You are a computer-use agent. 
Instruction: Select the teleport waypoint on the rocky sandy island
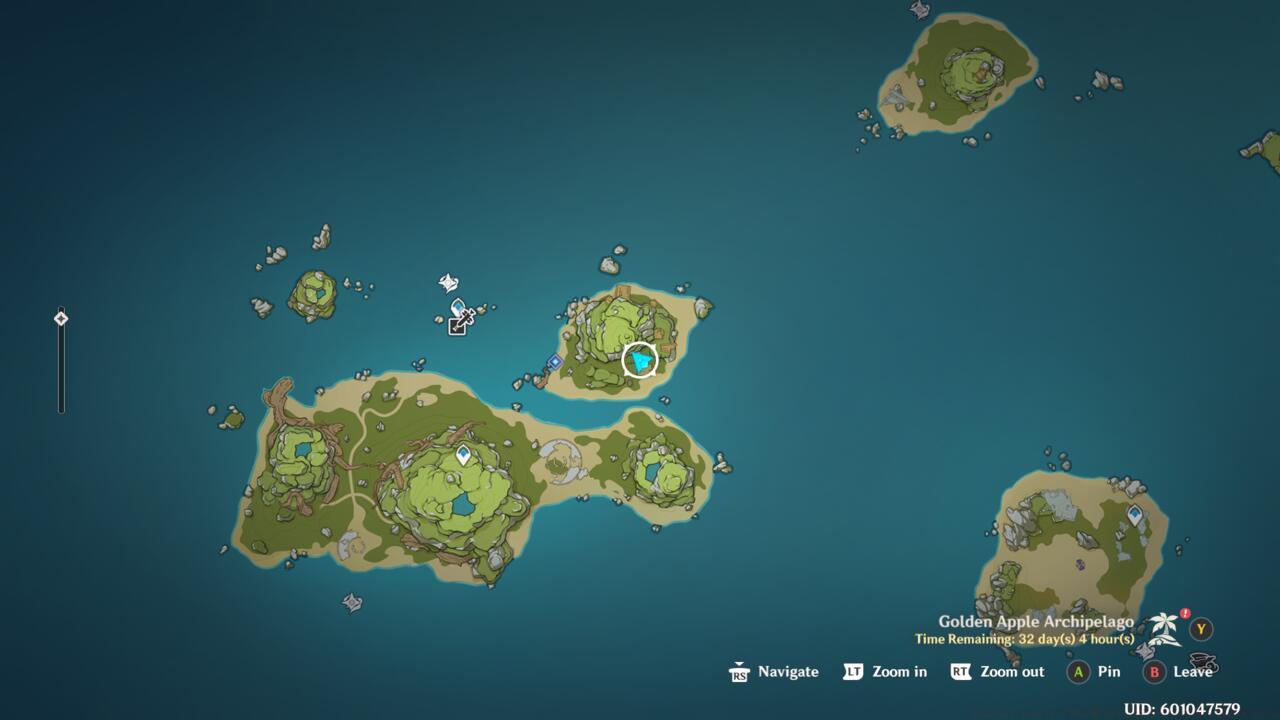point(1135,515)
